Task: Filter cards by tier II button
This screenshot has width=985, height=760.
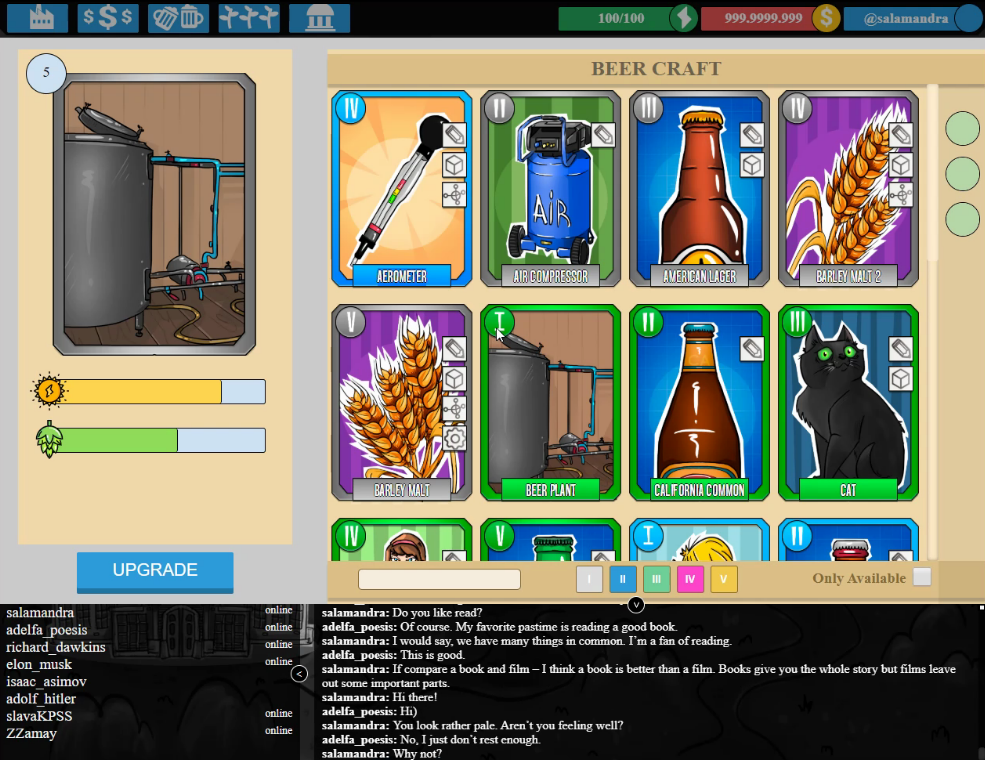Action: click(x=623, y=579)
